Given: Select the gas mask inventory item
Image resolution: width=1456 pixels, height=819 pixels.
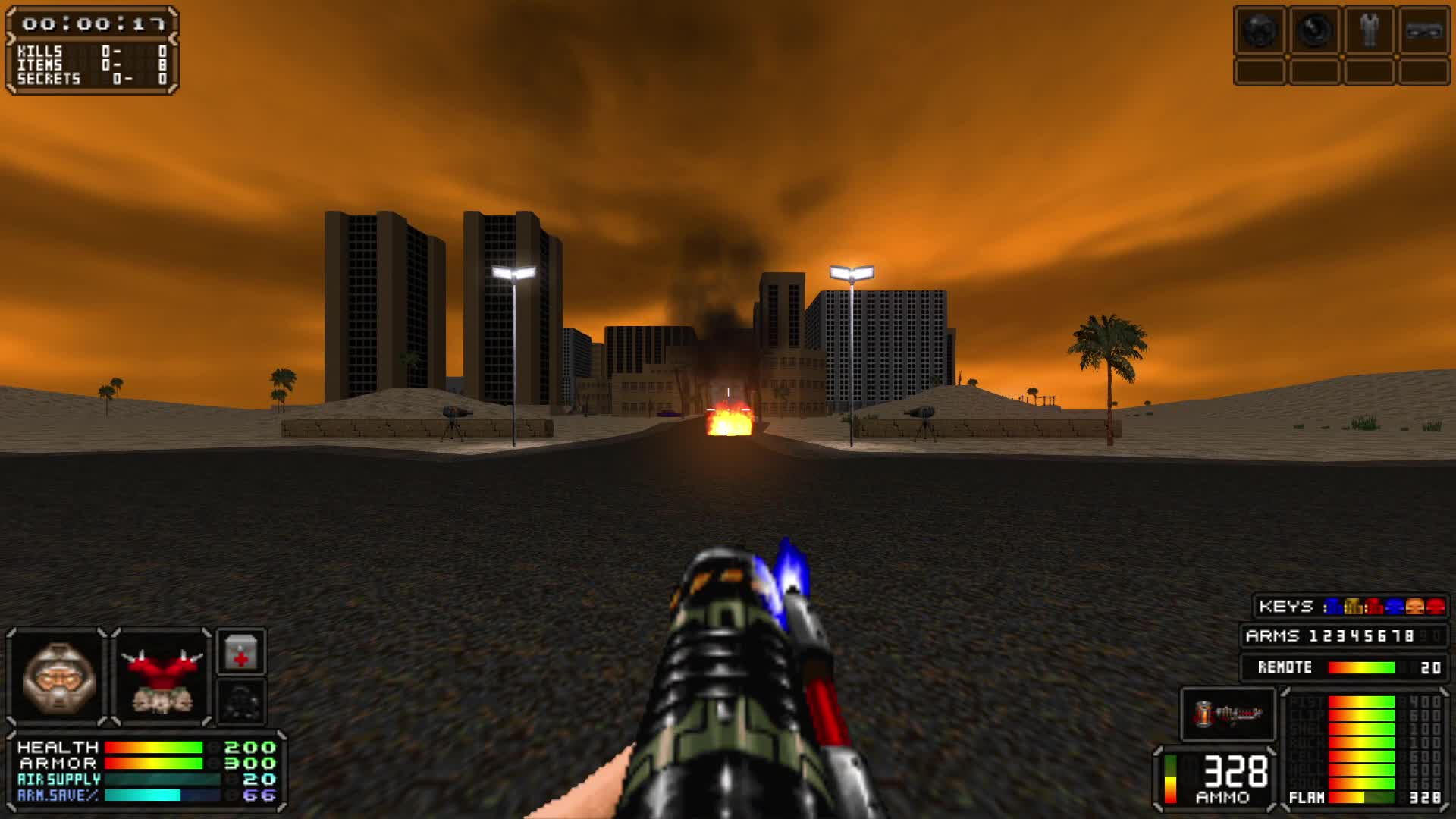Looking at the screenshot, I should click(x=1260, y=30).
